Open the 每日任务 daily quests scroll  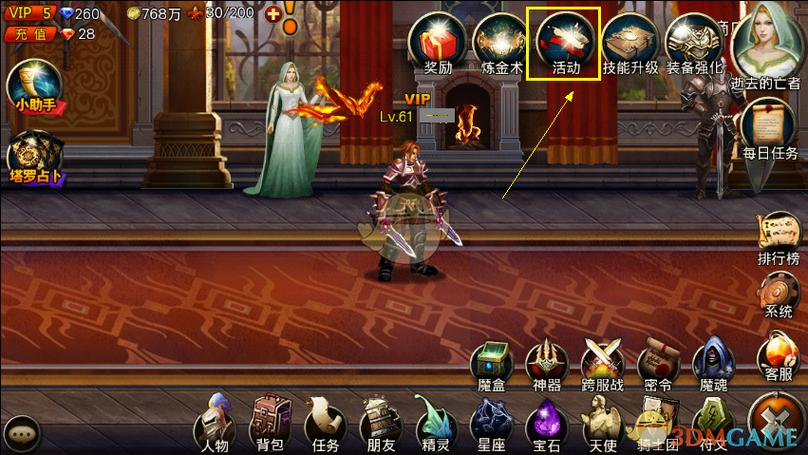pyautogui.click(x=771, y=130)
